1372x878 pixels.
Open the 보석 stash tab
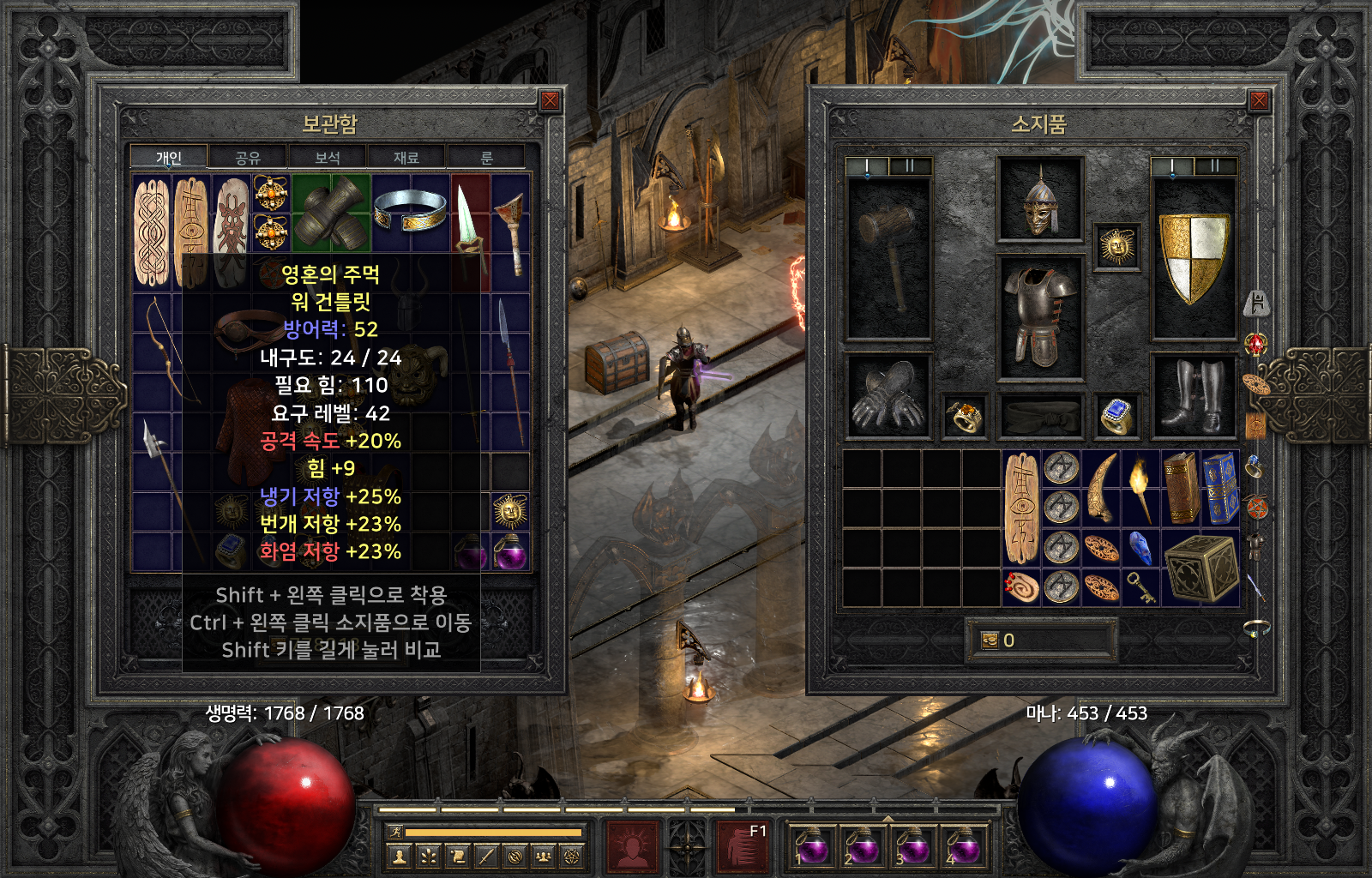(x=328, y=158)
